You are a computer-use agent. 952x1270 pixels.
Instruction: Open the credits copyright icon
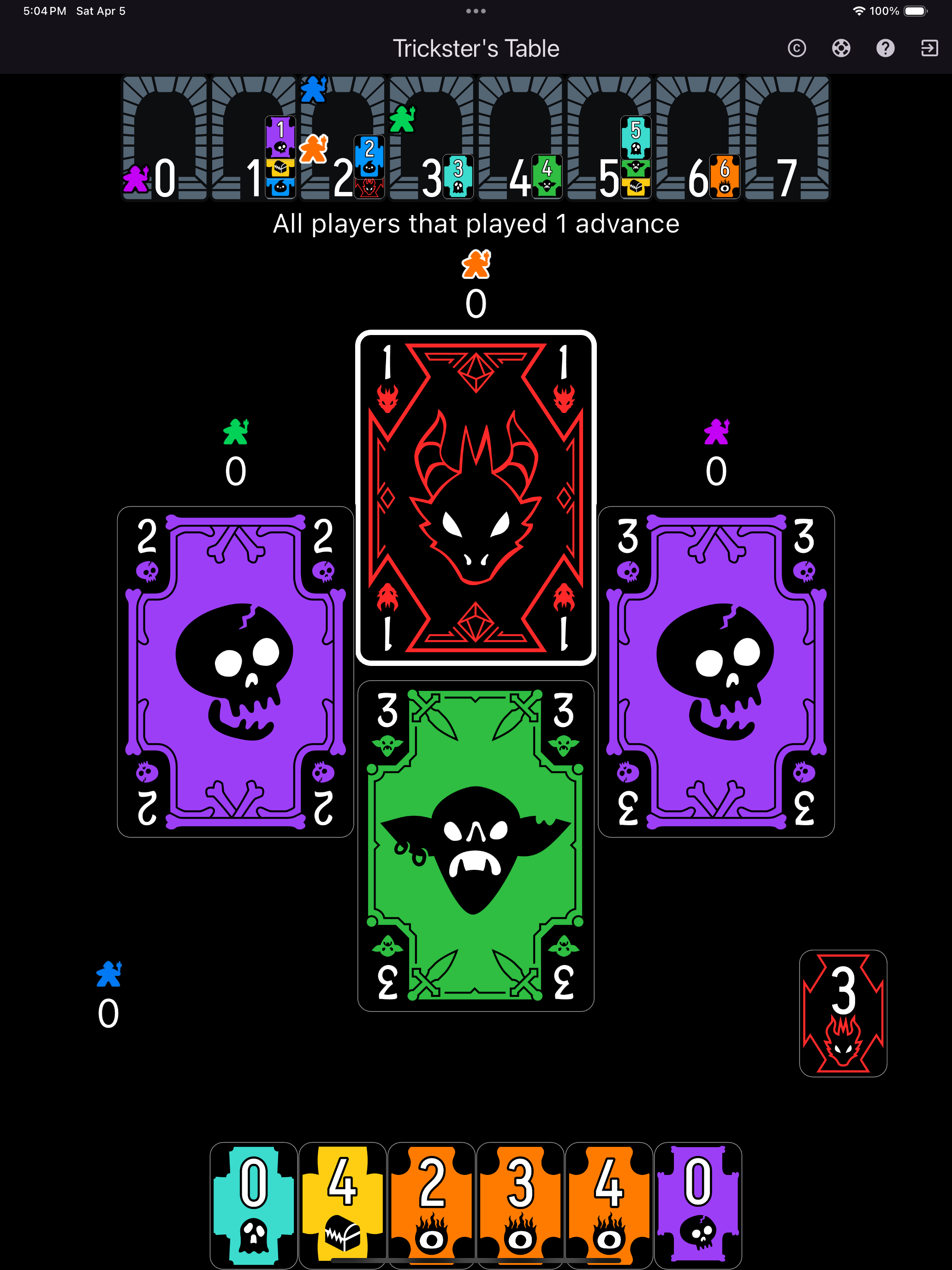point(797,48)
